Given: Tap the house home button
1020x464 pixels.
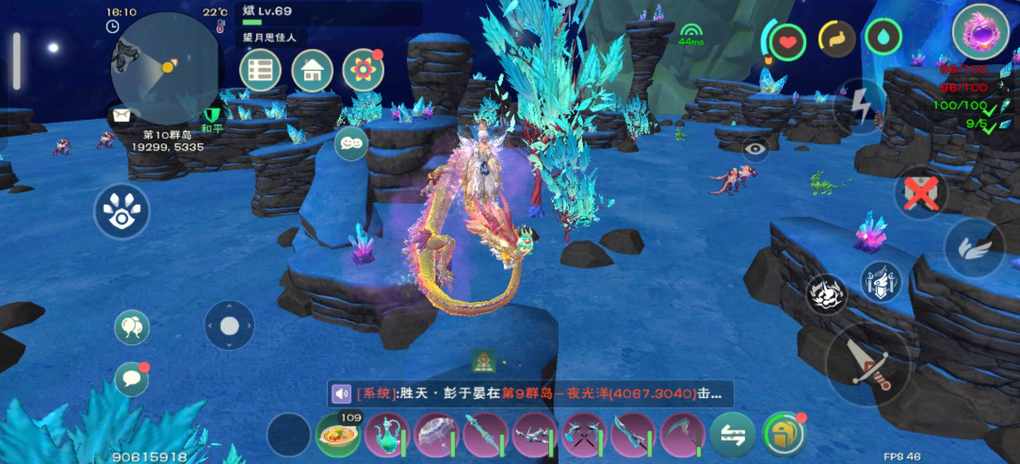Looking at the screenshot, I should (312, 70).
